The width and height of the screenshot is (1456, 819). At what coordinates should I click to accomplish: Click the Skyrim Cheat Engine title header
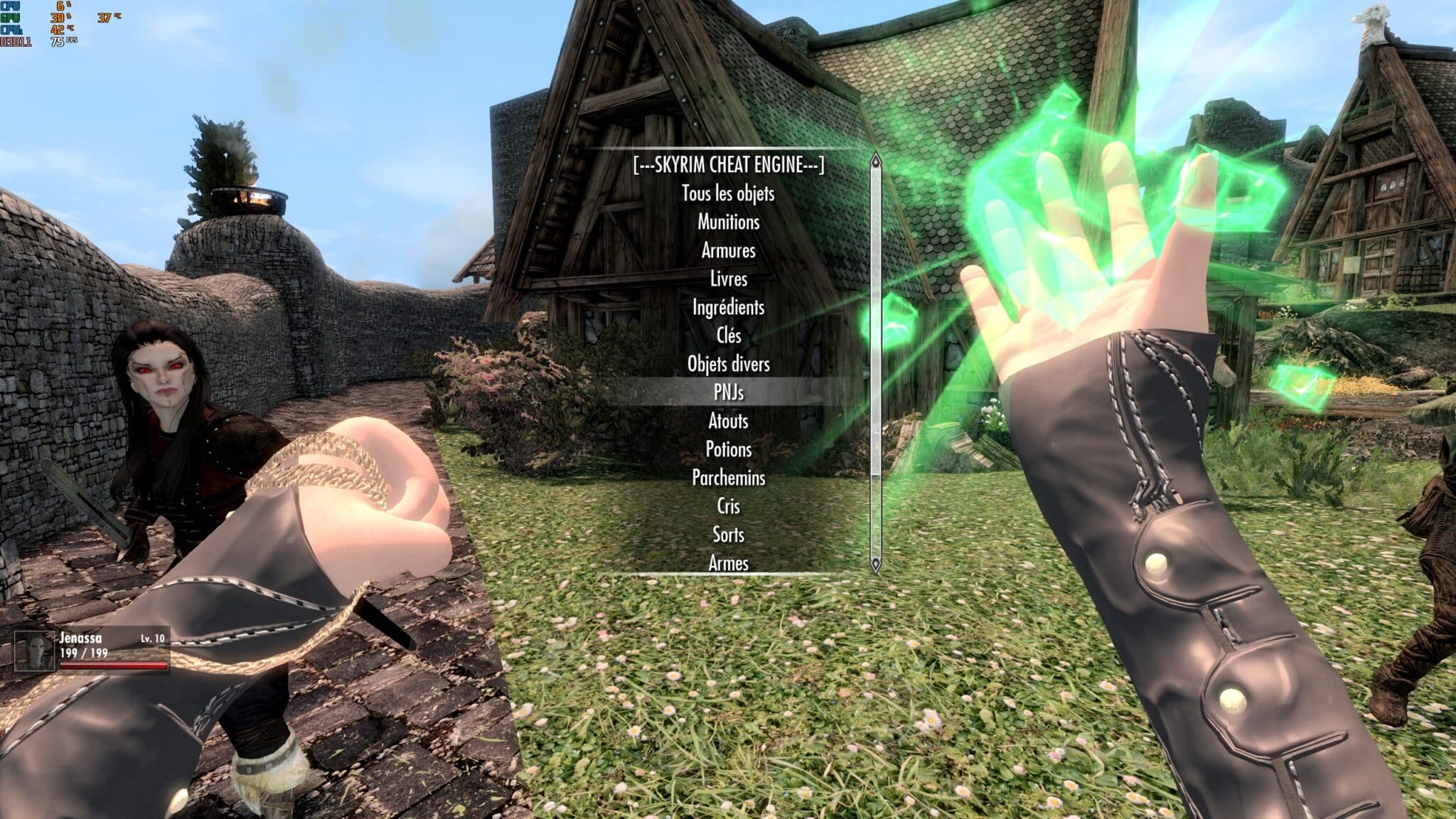click(x=728, y=166)
